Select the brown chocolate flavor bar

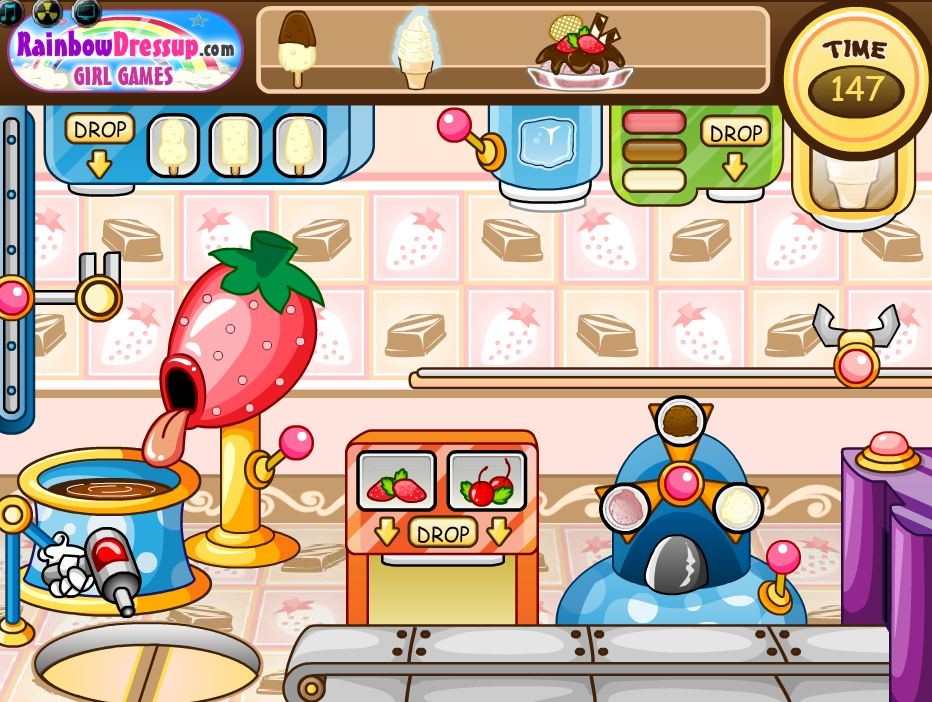click(x=654, y=152)
